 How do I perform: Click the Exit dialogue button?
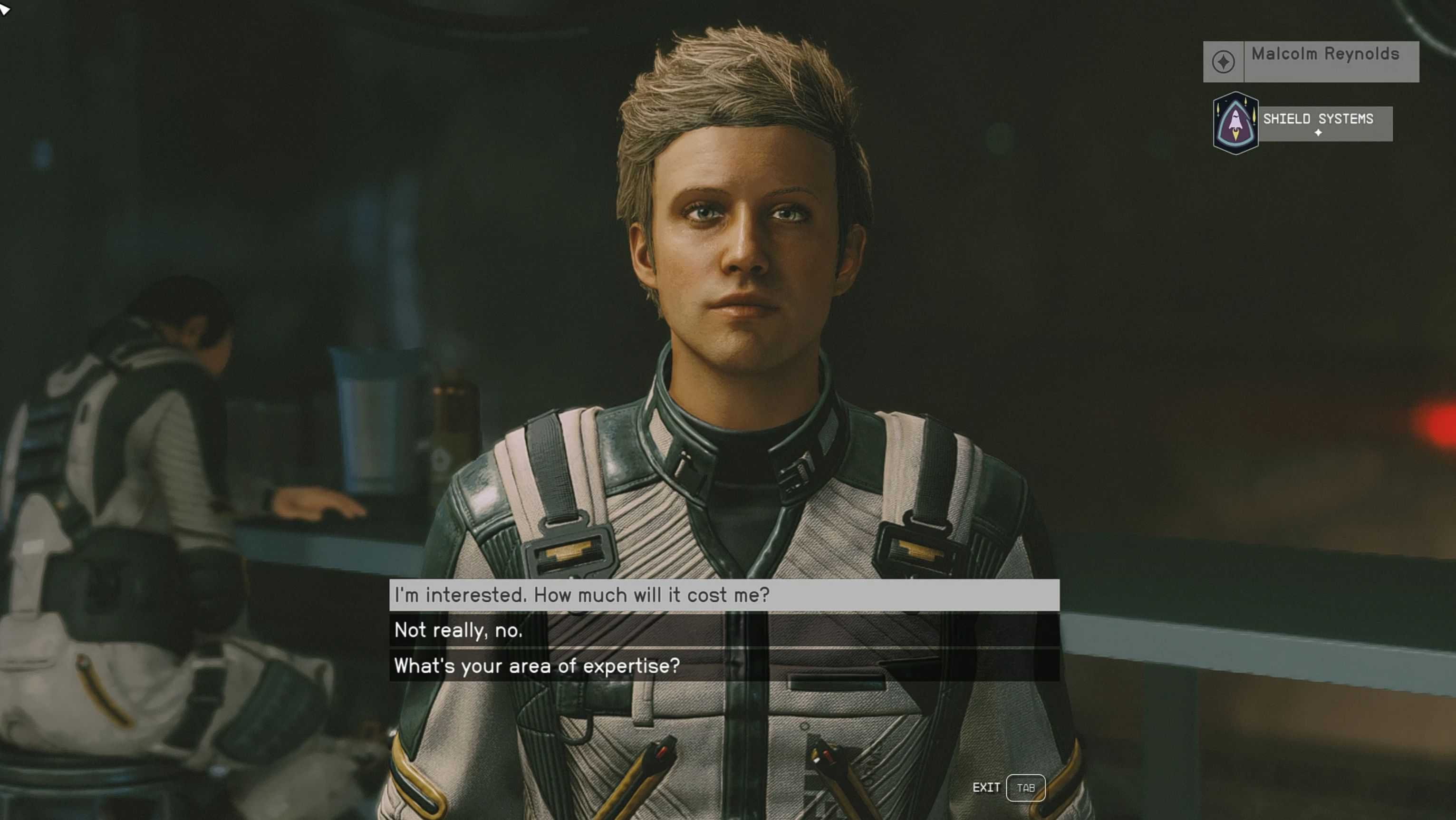point(1025,788)
